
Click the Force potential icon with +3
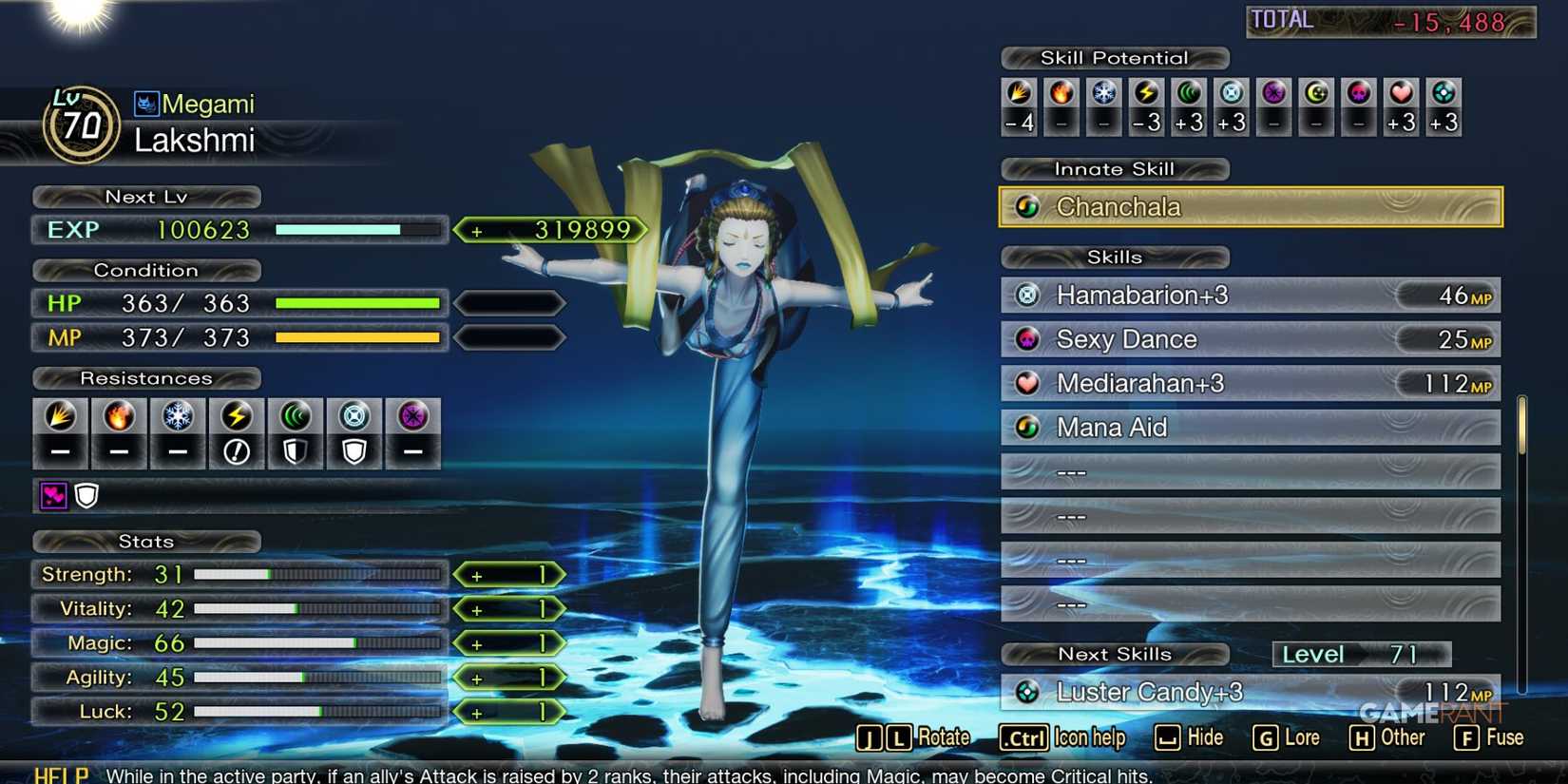1189,105
